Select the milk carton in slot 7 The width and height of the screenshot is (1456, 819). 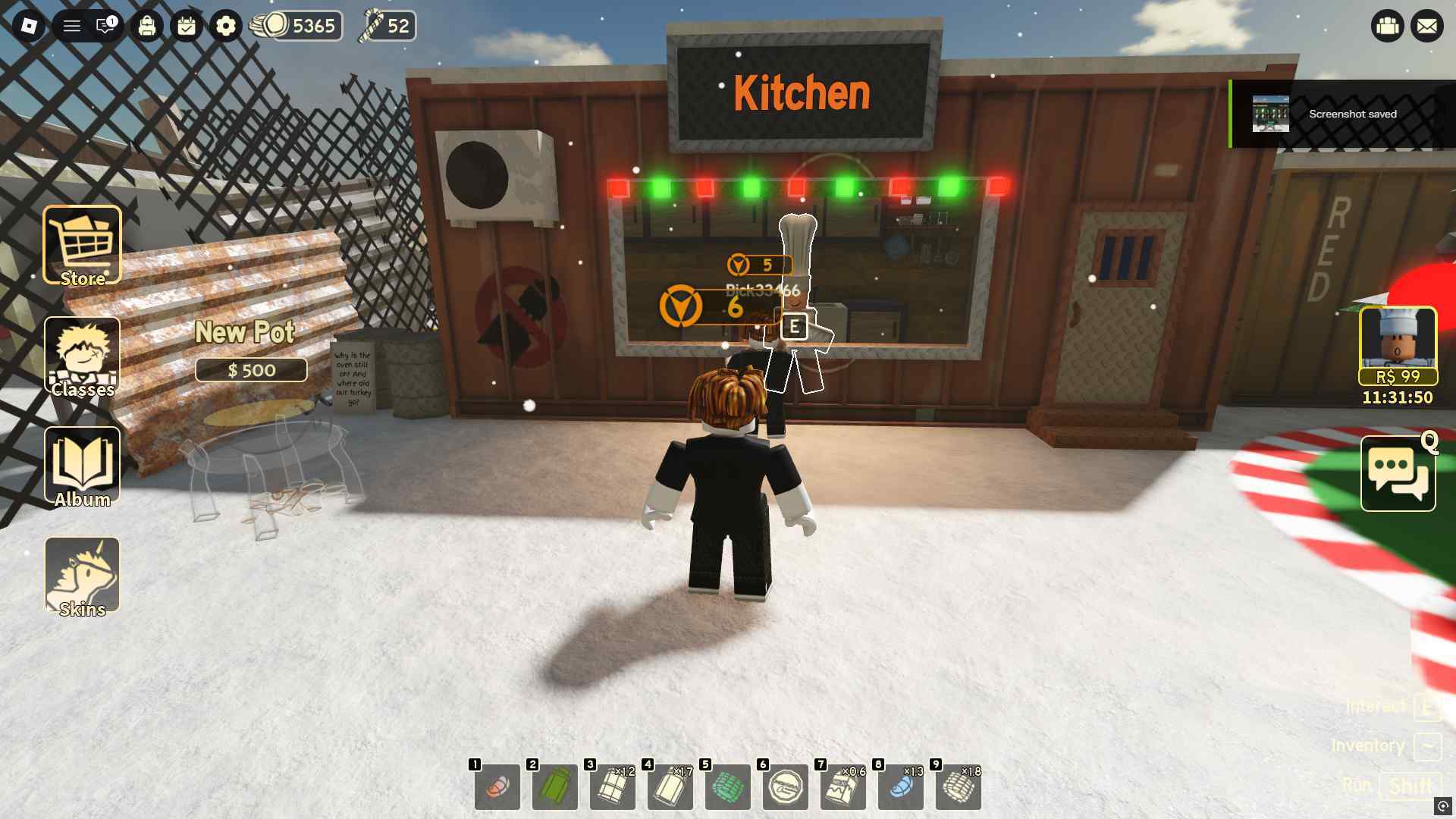pos(842,787)
